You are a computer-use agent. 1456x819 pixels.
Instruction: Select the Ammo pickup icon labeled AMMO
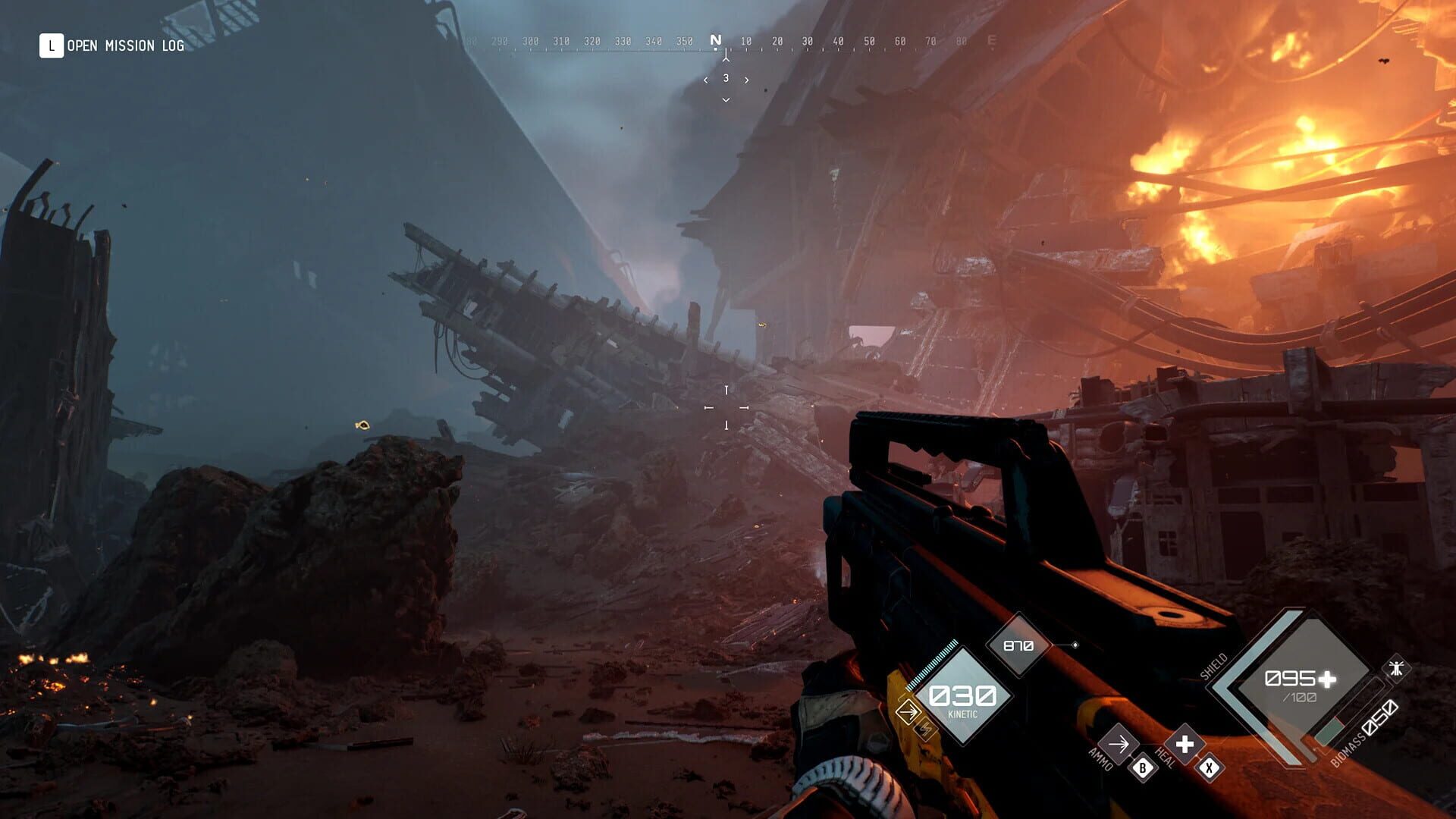click(1120, 743)
